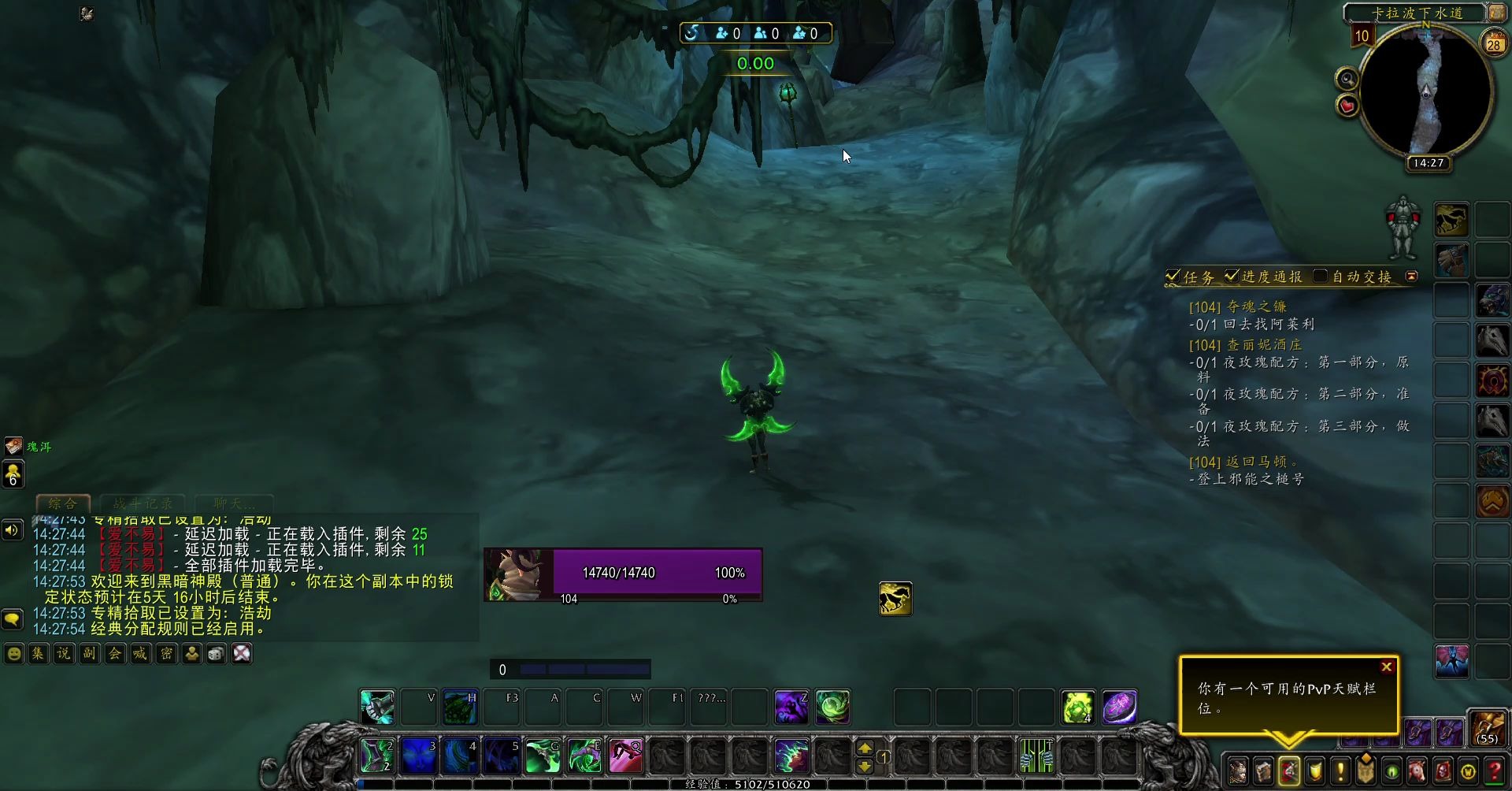Switch to the 战斗记录 combat log tab
Screen dimensions: 1512x791
tap(143, 503)
